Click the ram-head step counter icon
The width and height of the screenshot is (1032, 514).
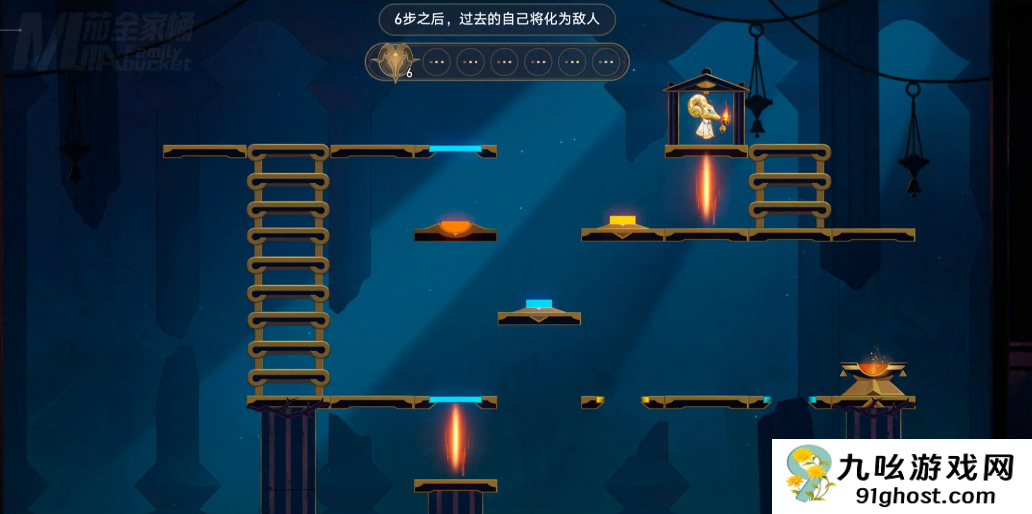(x=393, y=62)
